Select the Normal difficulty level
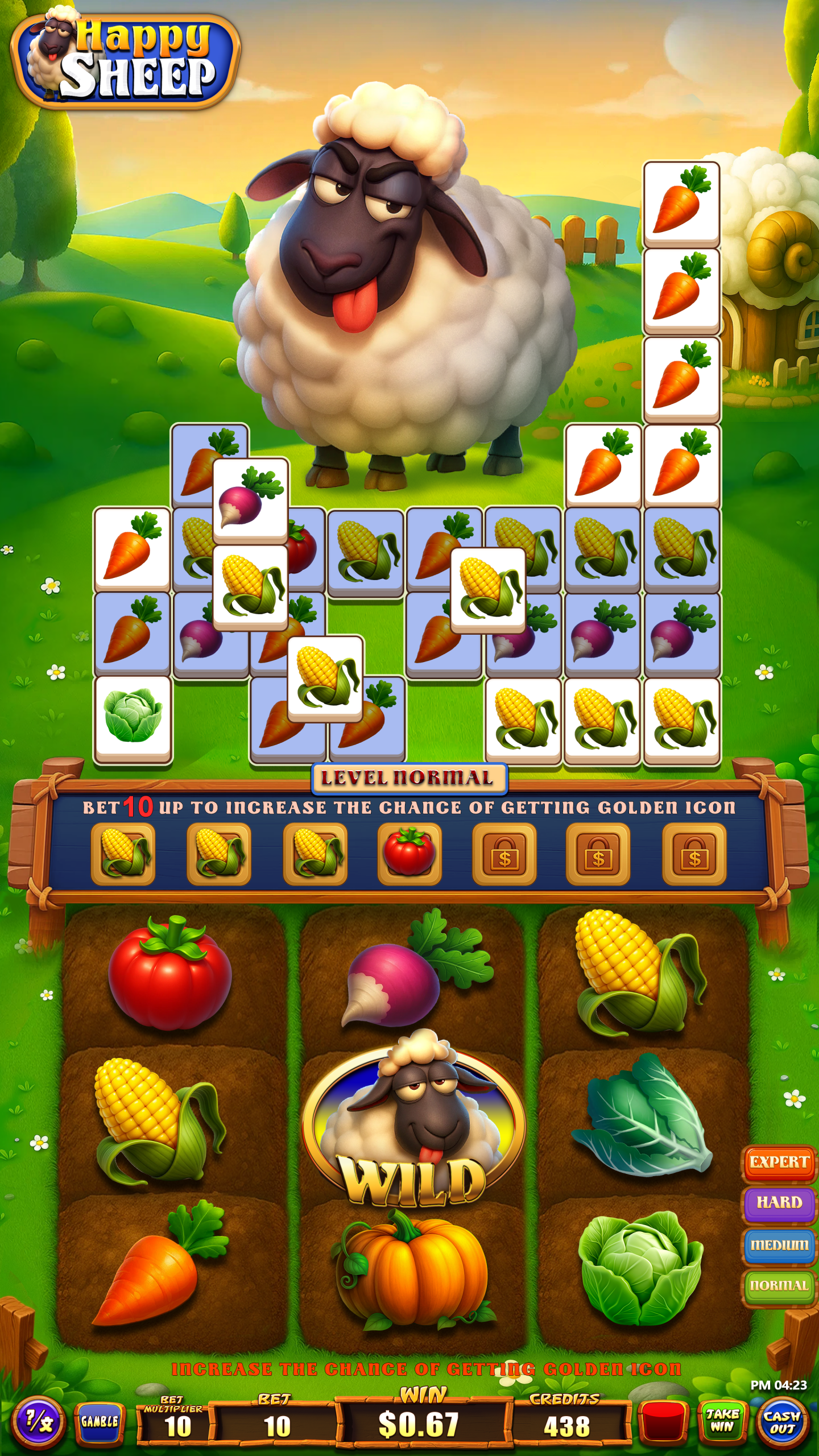This screenshot has height=1456, width=819. pos(779,1285)
